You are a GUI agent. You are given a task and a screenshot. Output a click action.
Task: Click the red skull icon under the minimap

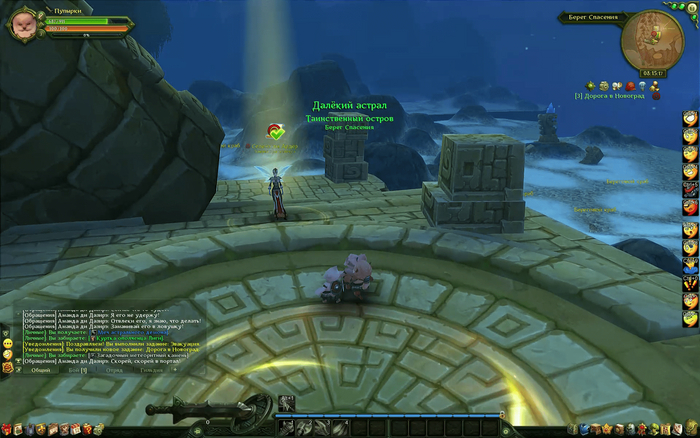coord(631,87)
